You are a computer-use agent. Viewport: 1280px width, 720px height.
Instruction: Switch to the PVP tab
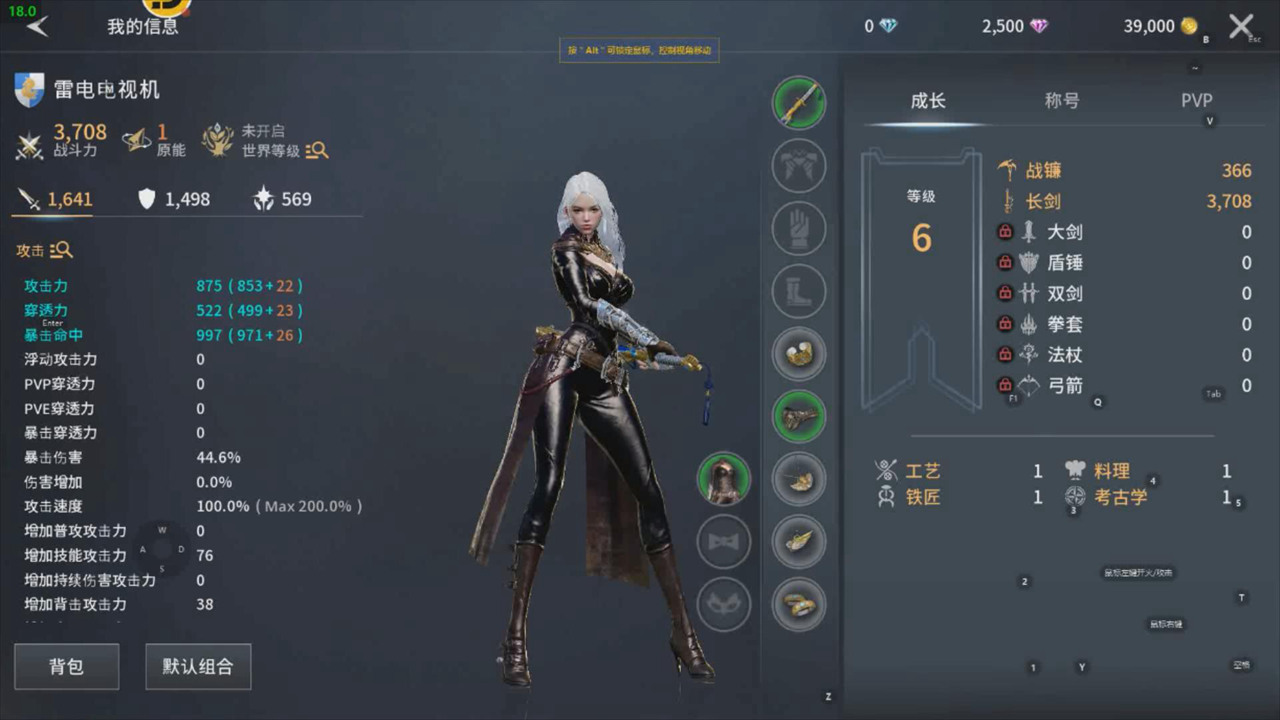1196,100
